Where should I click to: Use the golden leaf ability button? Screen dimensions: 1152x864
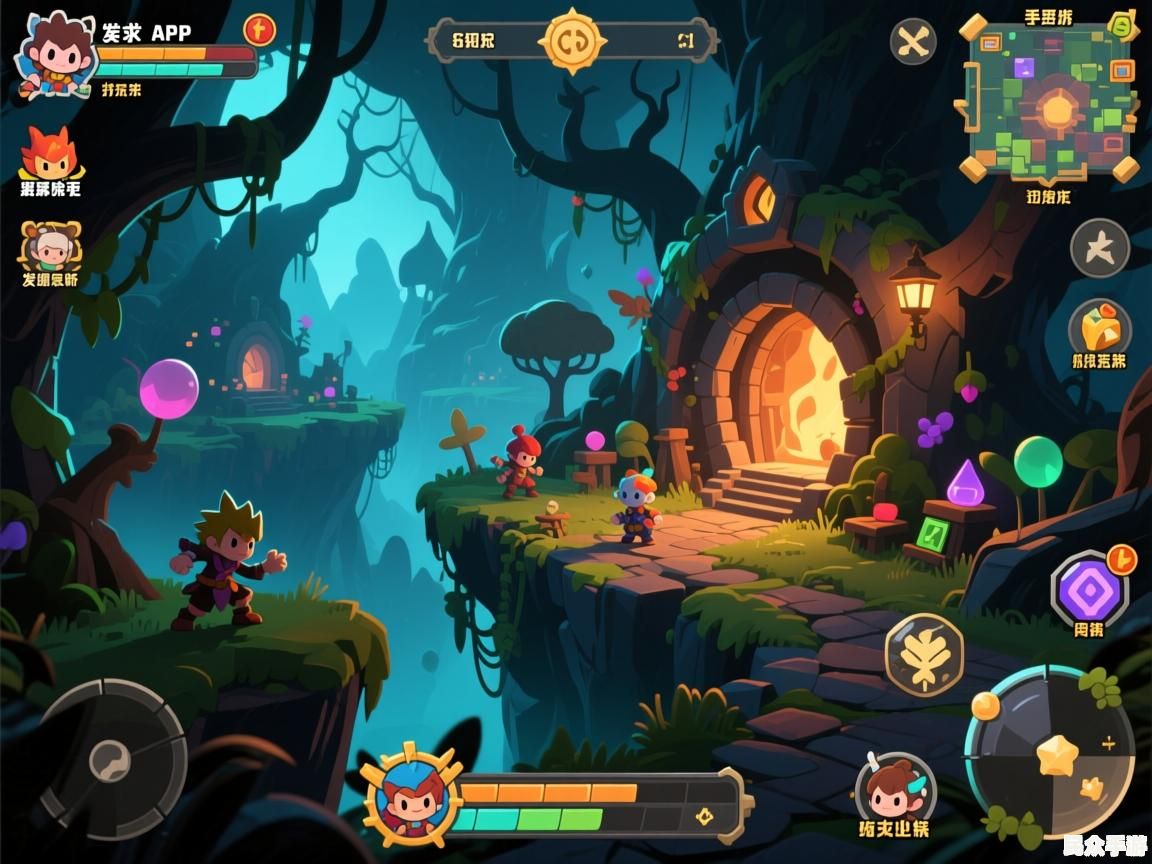tap(924, 654)
